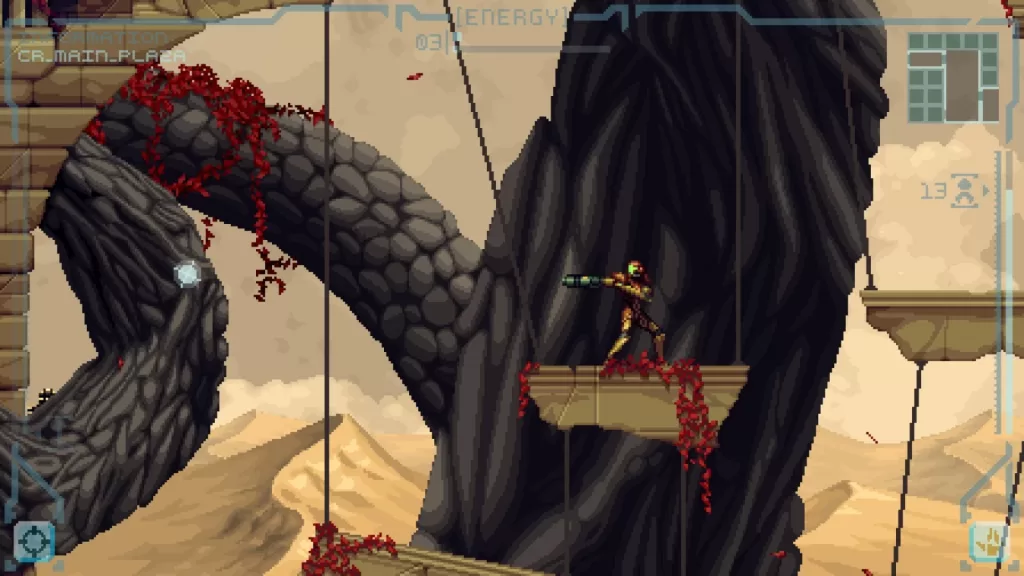1024x576 pixels.
Task: Select the missile weapon icon
Action: (965, 190)
